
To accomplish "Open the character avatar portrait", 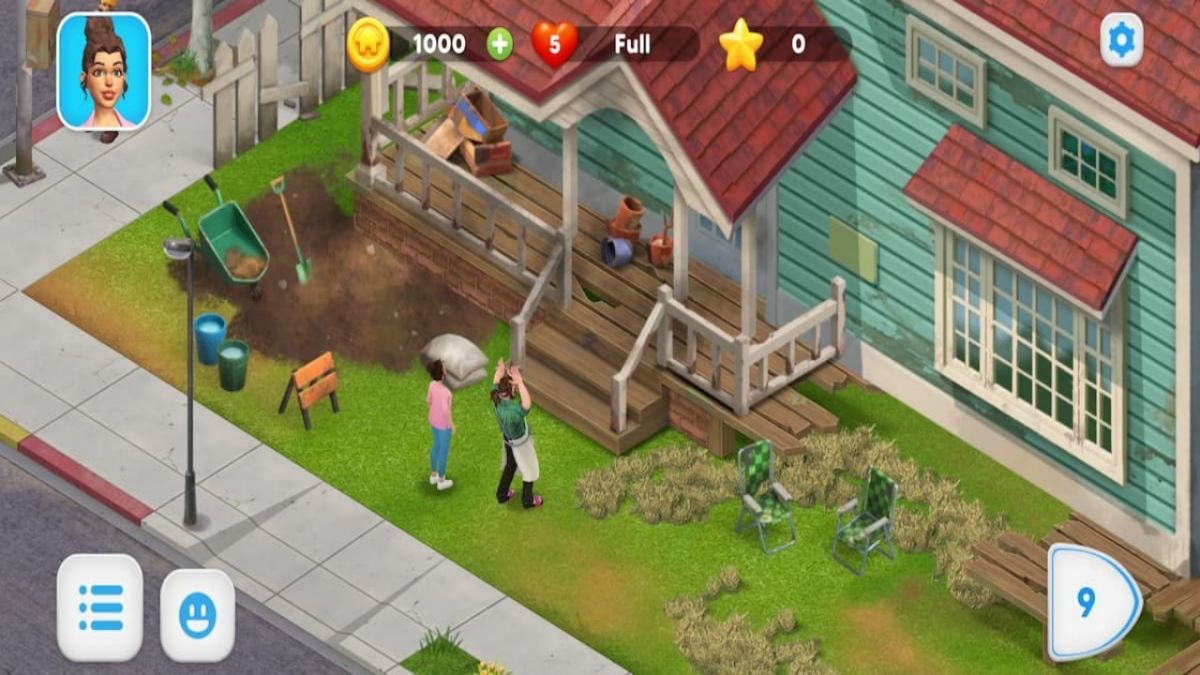I will (104, 71).
